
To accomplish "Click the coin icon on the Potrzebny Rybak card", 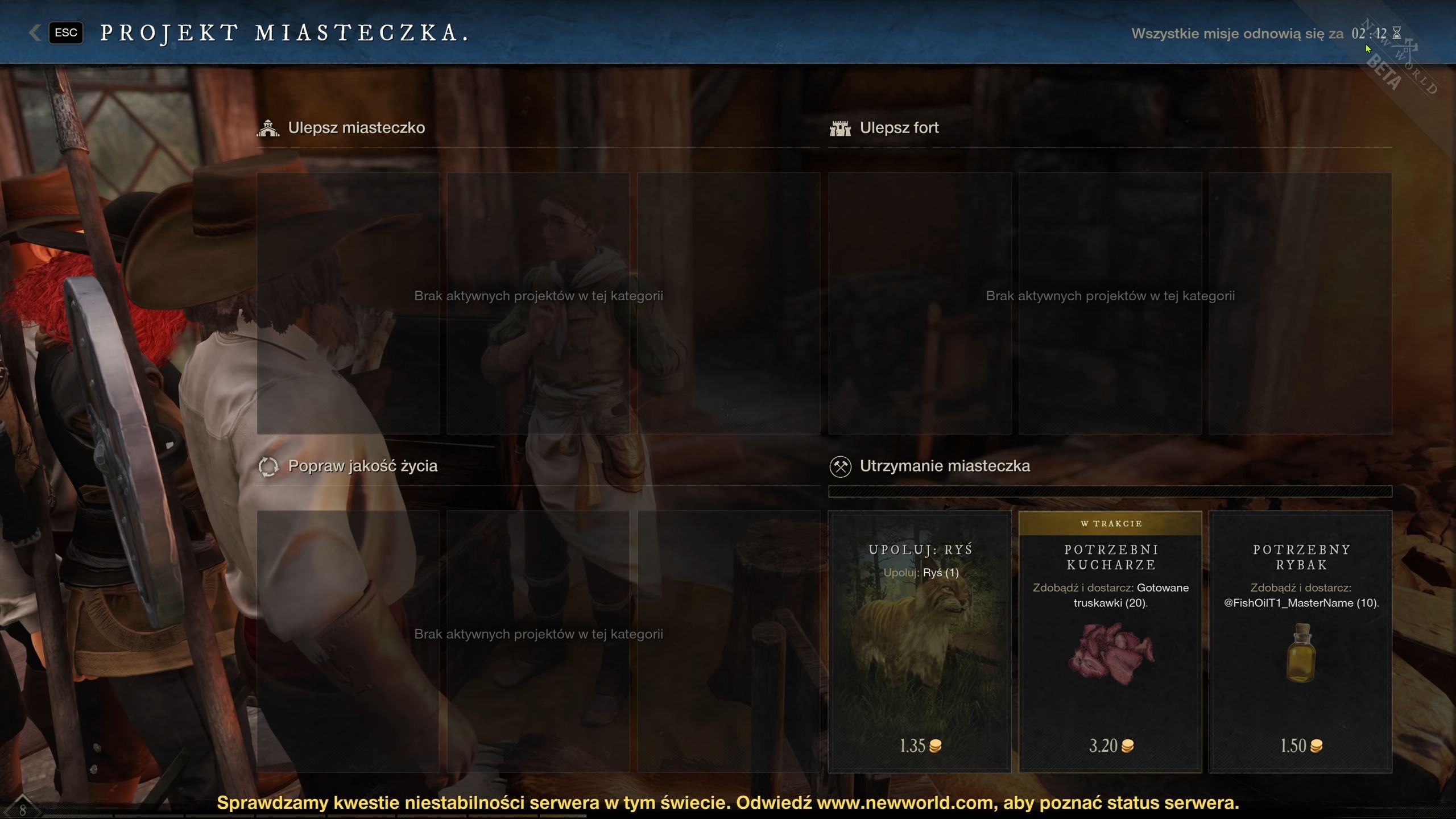I will pos(1317,746).
